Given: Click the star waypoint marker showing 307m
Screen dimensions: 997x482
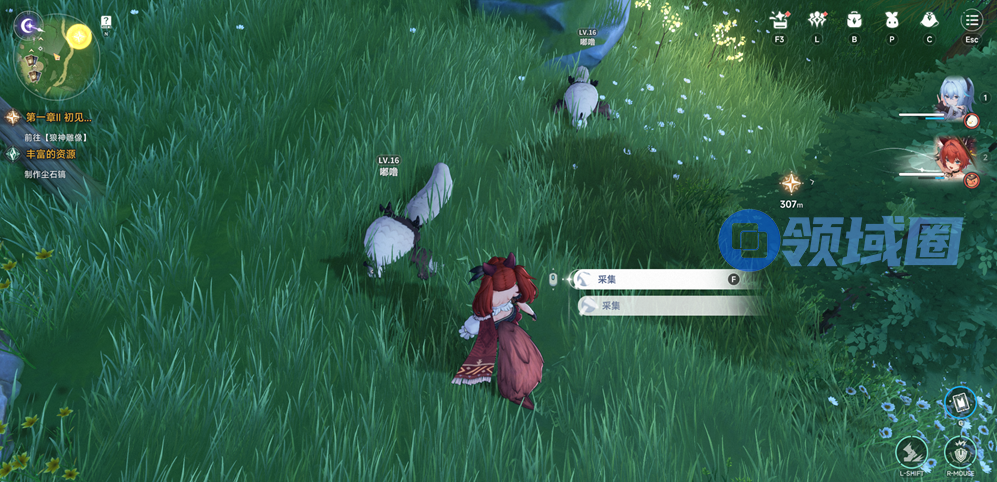Looking at the screenshot, I should [x=791, y=184].
